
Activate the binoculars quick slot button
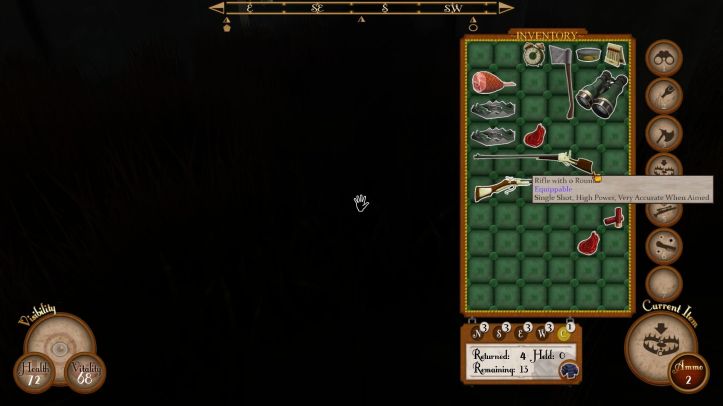(x=663, y=58)
